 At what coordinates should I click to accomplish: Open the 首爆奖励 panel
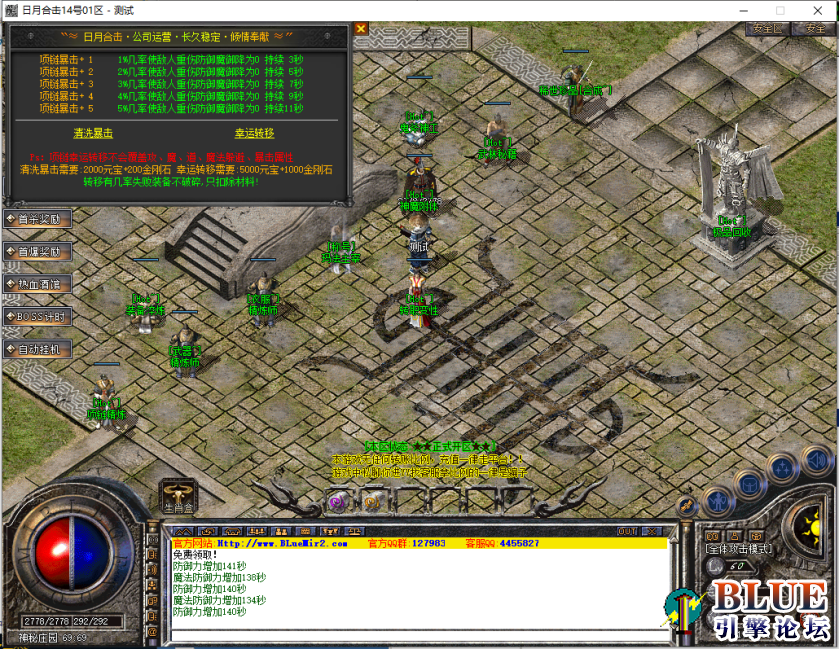click(38, 251)
